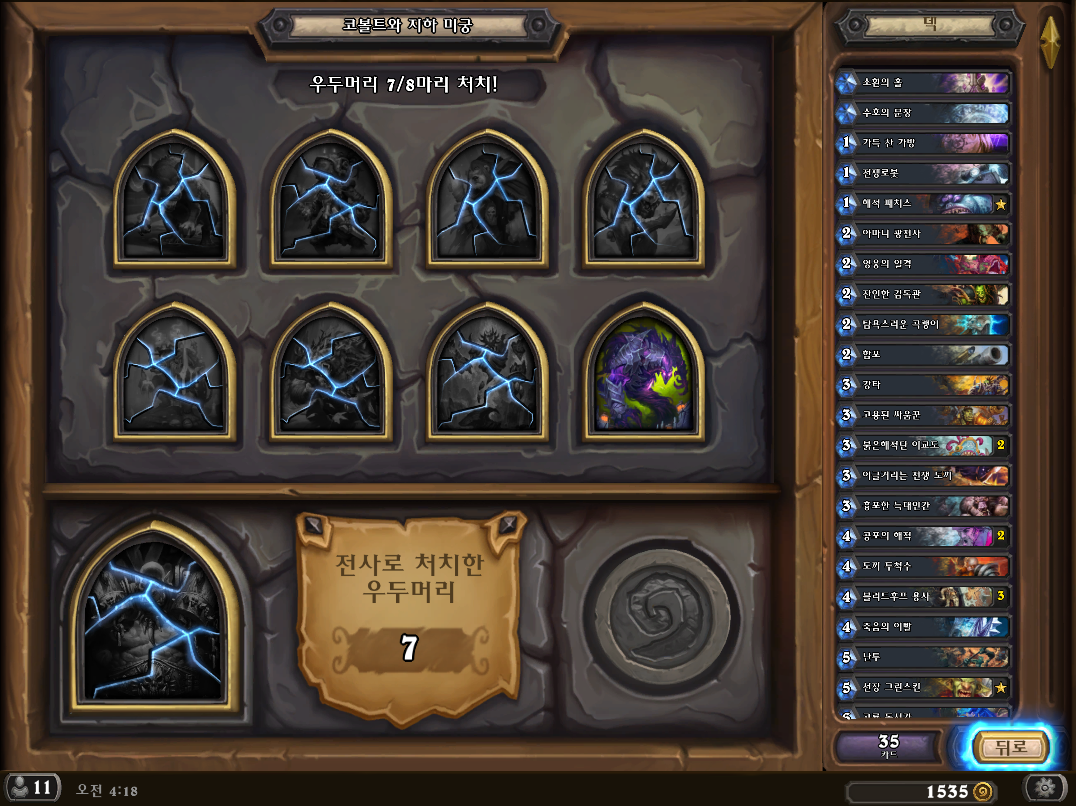
Task: Select the 선장 그린스킨 legendary card
Action: point(922,688)
